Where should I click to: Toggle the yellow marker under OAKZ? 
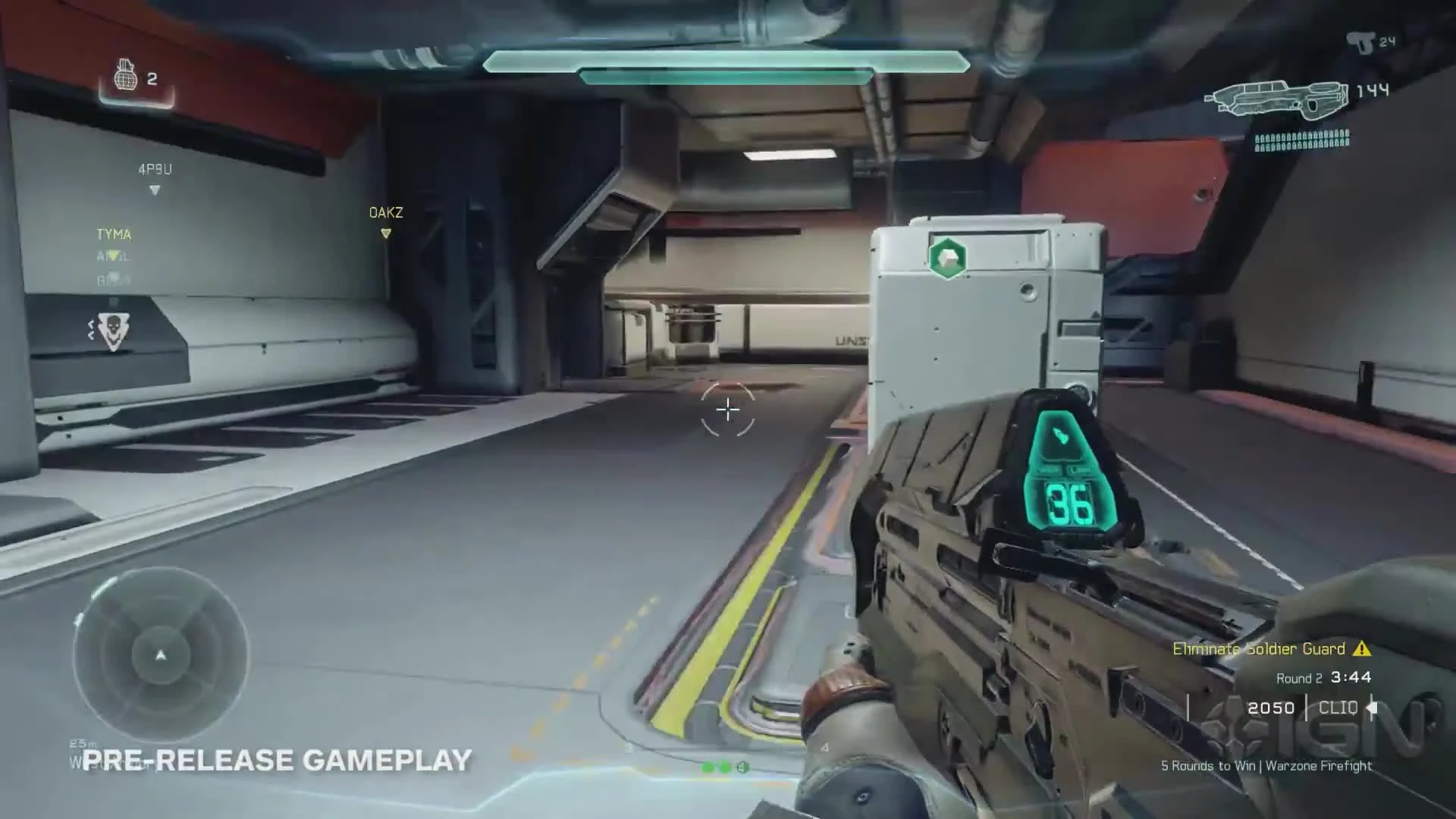point(387,233)
